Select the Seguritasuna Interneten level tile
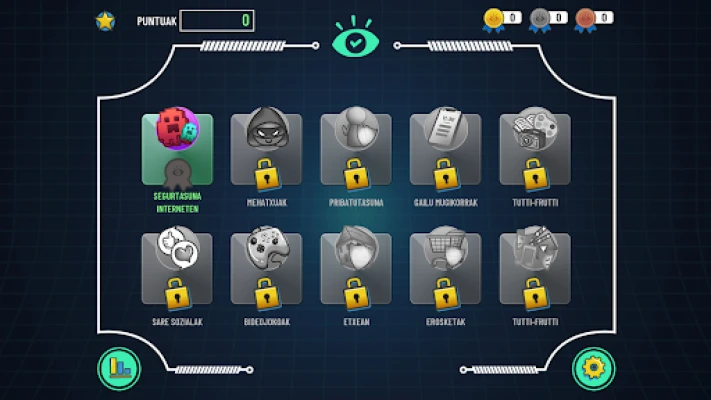This screenshot has height=400, width=711. coord(177,149)
